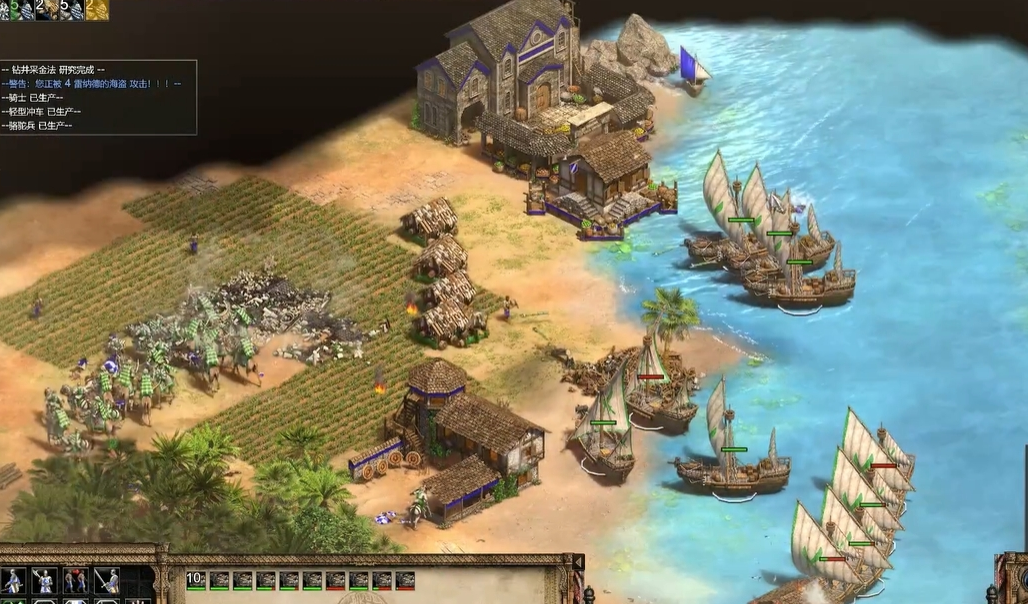
Task: Click the selected unit icon labeled 10
Action: [x=195, y=580]
